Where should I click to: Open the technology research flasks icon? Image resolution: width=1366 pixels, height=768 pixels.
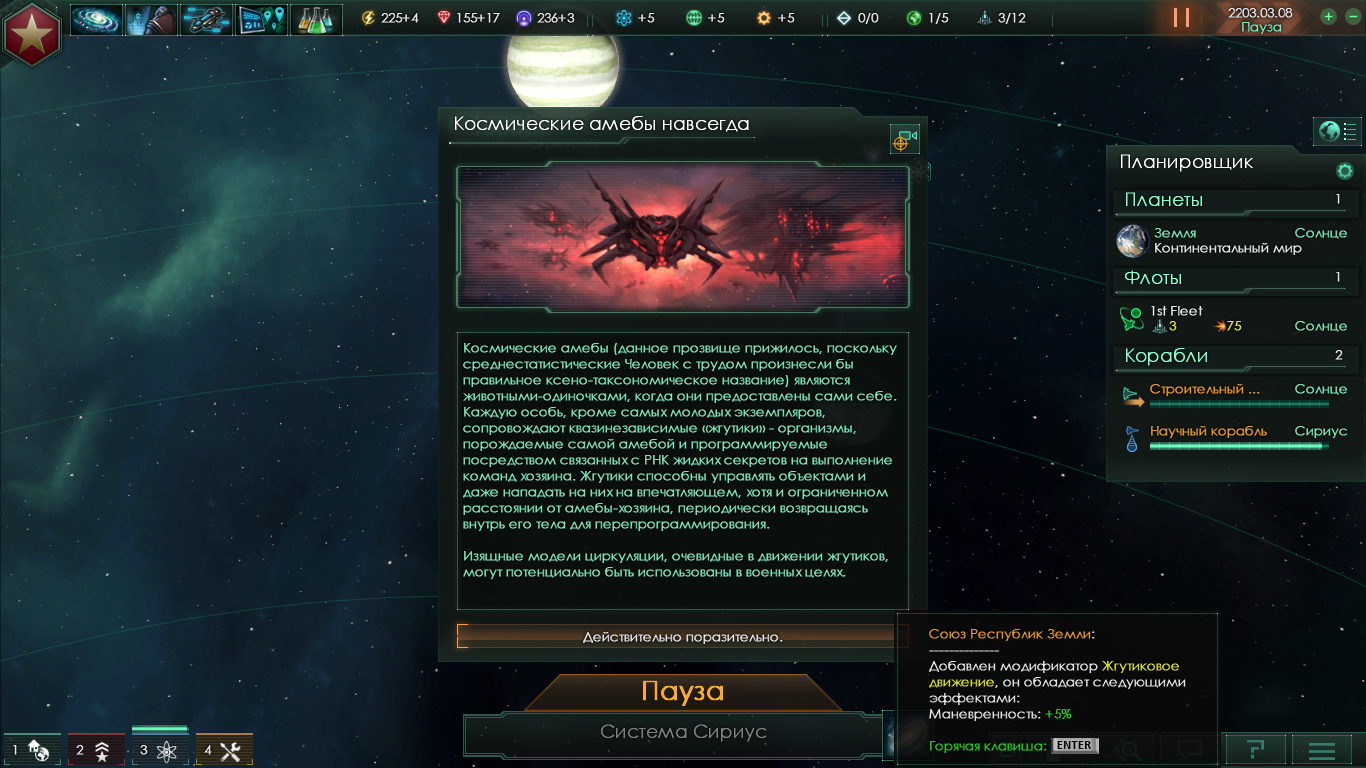pos(316,19)
